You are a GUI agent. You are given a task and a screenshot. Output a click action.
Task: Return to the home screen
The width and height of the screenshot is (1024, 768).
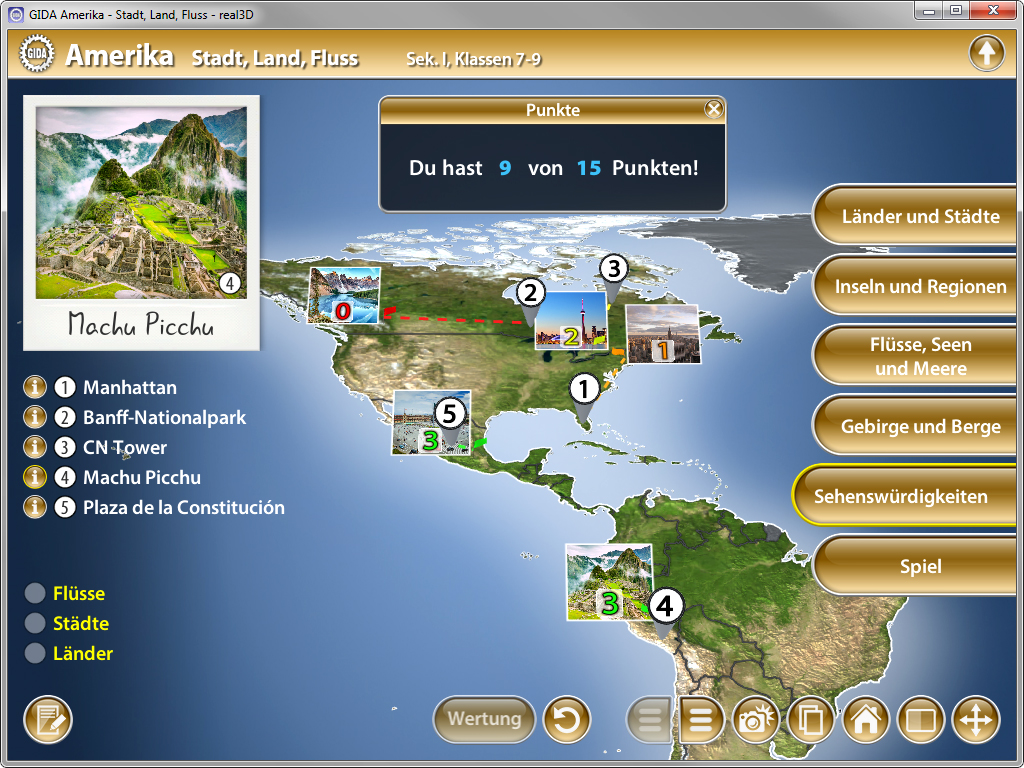point(866,720)
